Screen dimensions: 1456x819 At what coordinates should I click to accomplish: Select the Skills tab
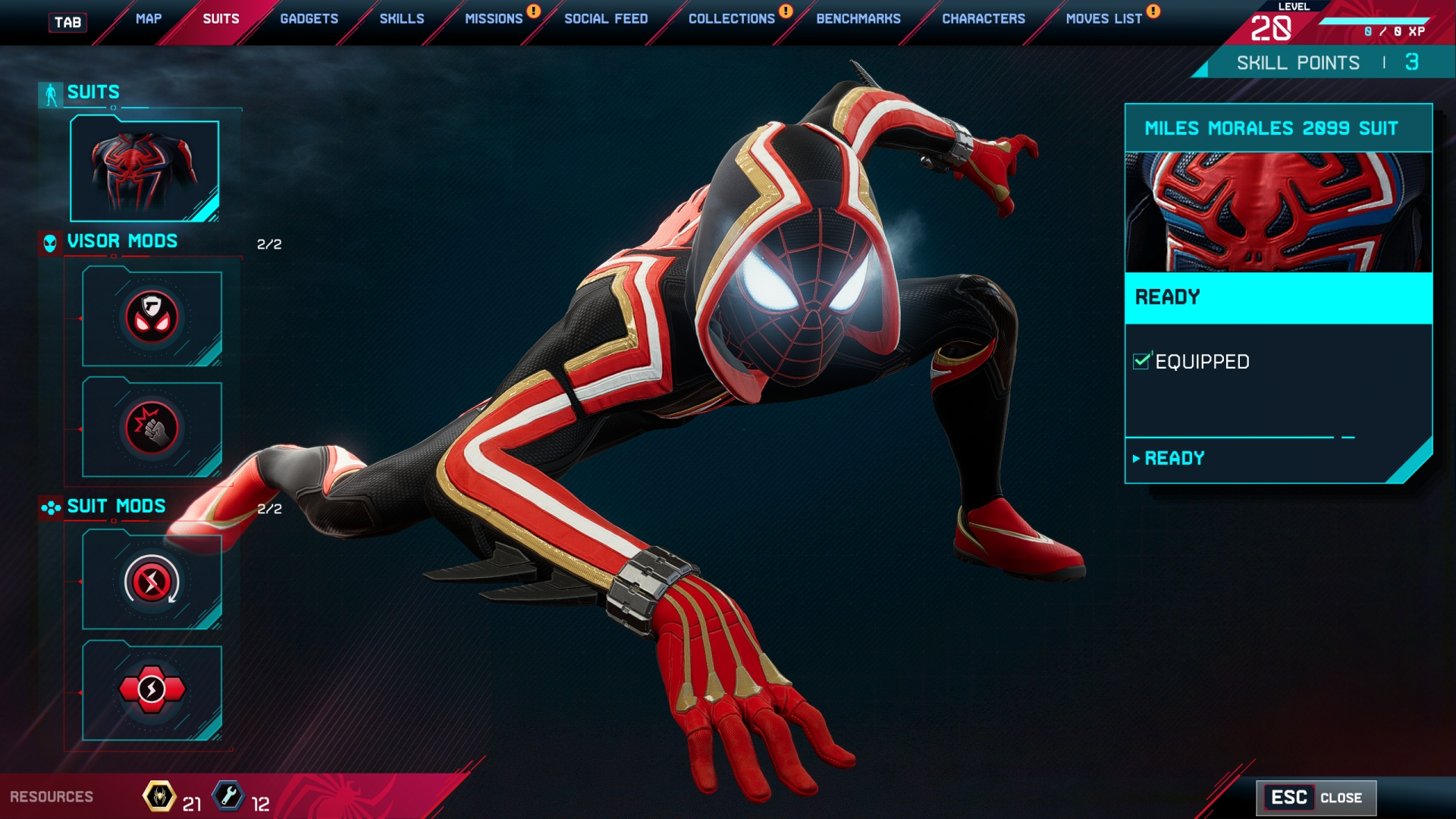point(402,19)
